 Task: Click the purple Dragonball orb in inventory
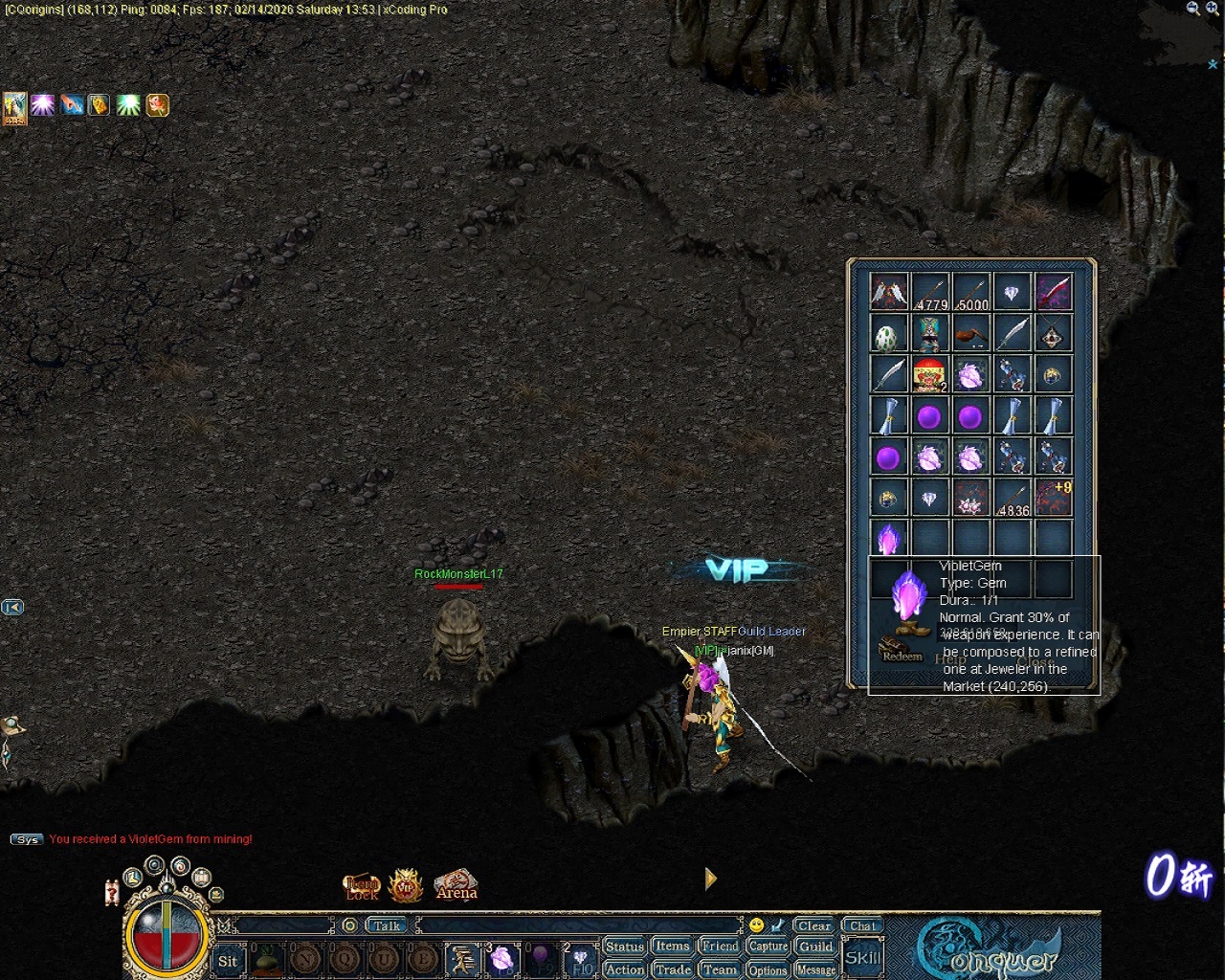(x=929, y=415)
